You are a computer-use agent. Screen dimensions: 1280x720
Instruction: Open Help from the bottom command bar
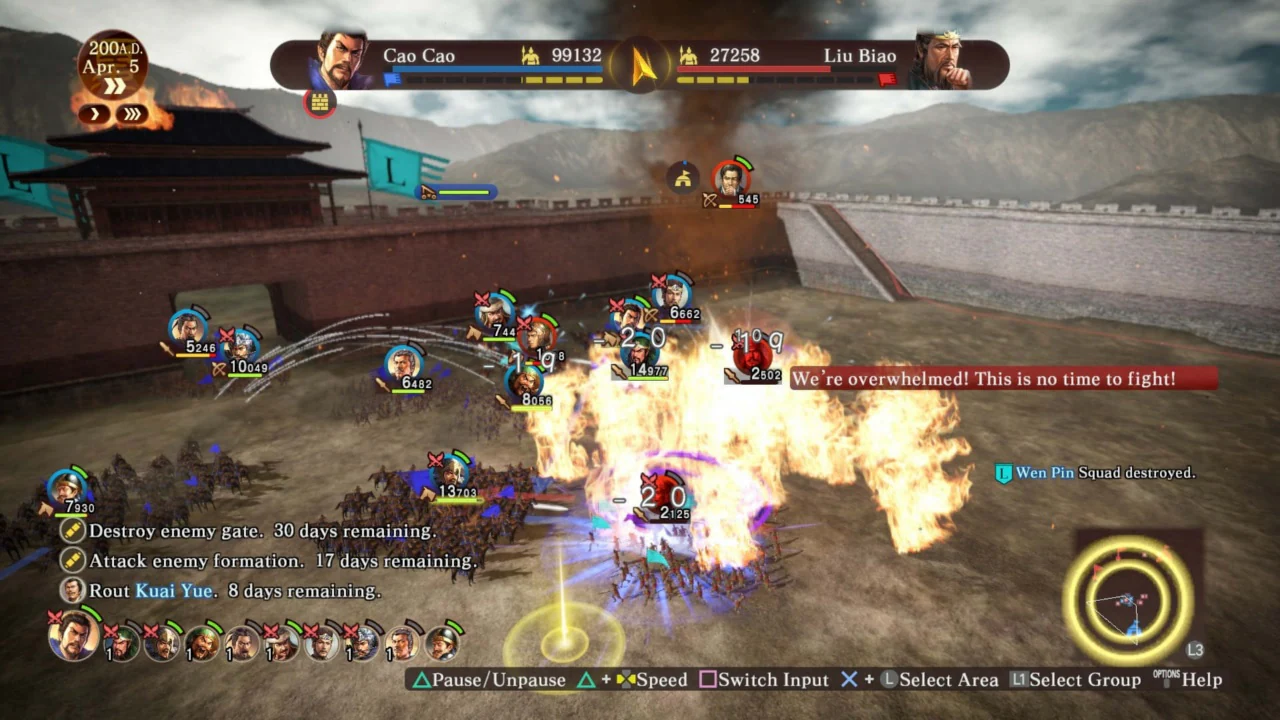pyautogui.click(x=1203, y=679)
